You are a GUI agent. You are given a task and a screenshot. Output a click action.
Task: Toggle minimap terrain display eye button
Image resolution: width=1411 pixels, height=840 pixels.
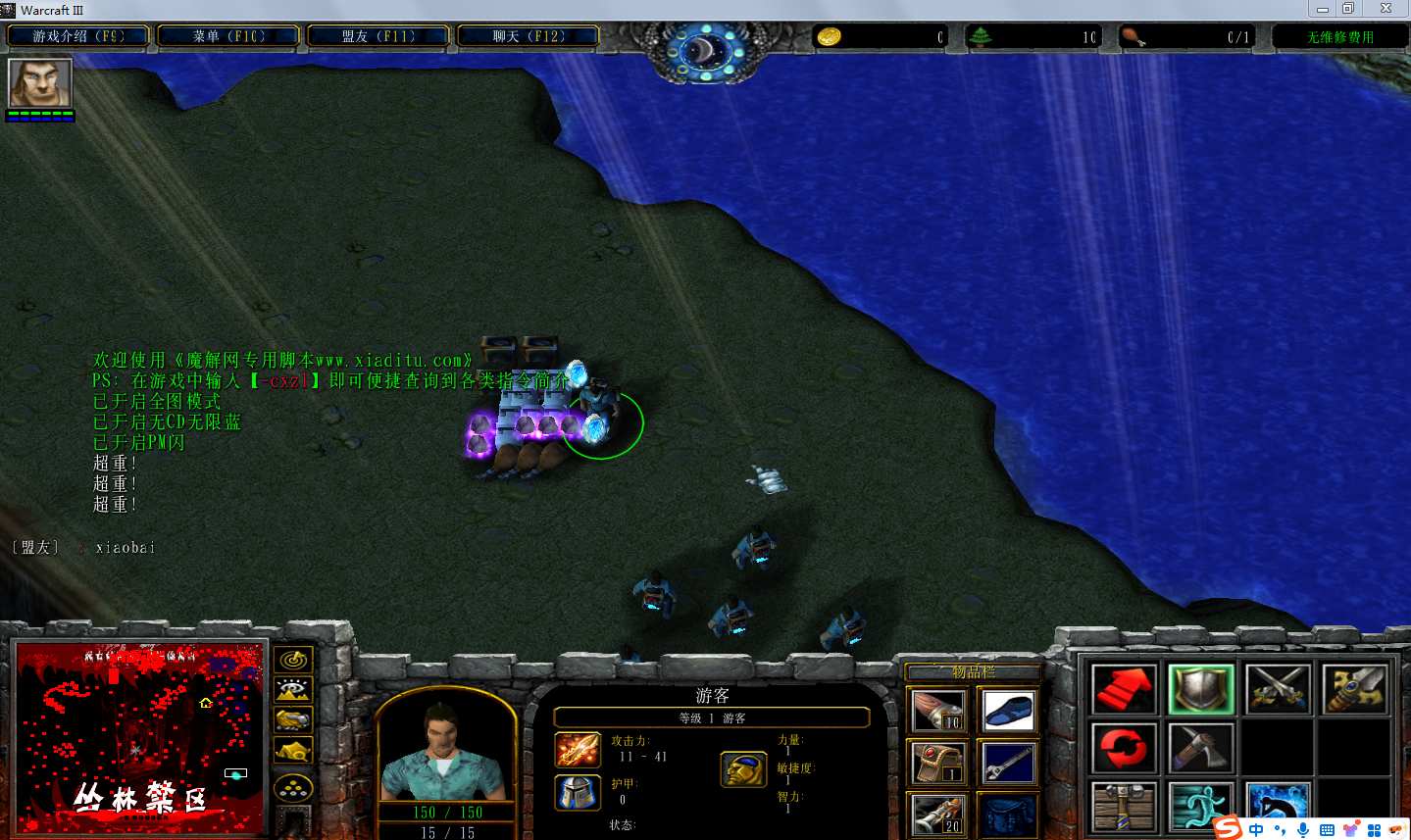tap(293, 690)
